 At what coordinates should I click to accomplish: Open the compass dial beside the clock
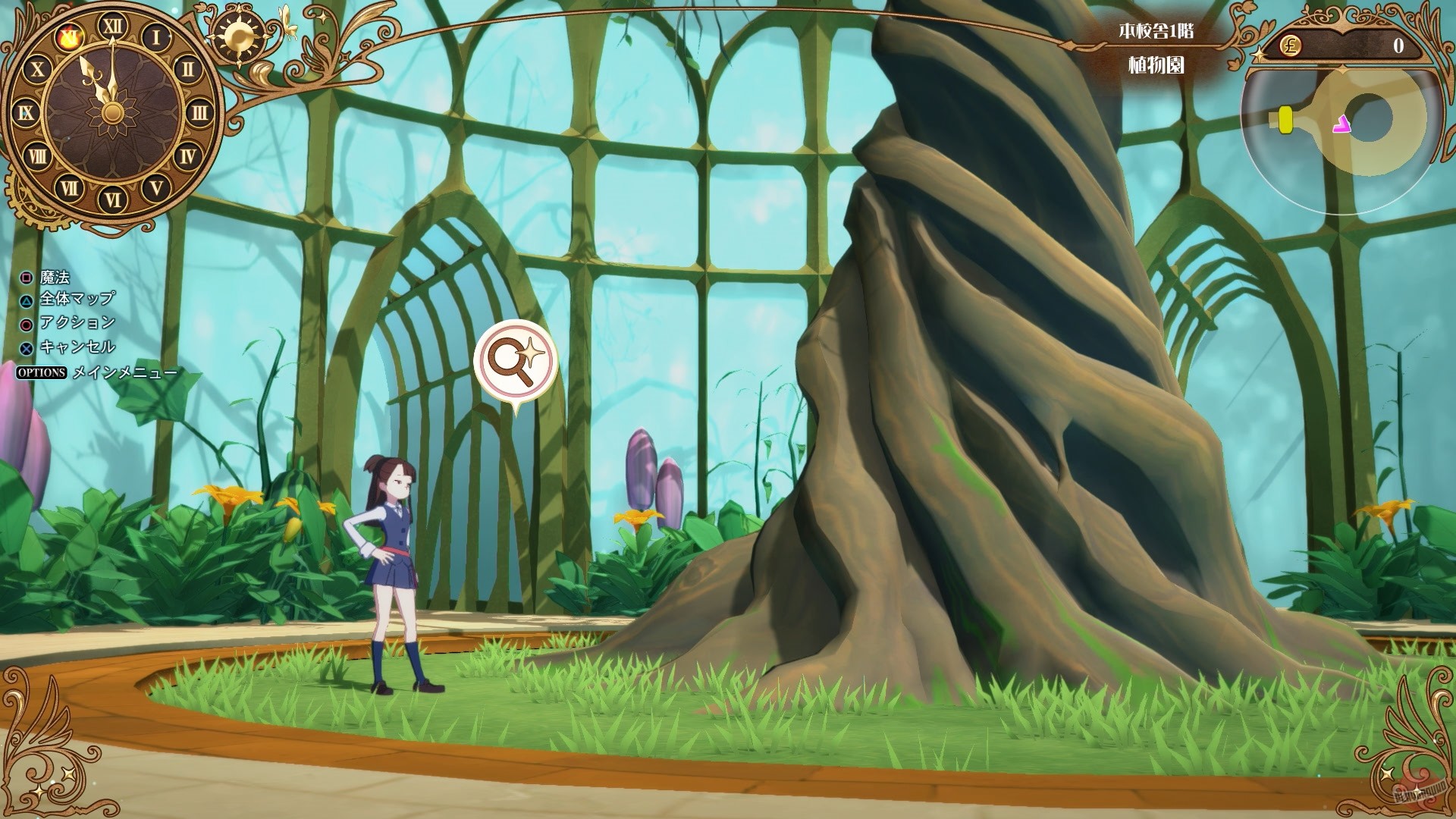[x=239, y=34]
